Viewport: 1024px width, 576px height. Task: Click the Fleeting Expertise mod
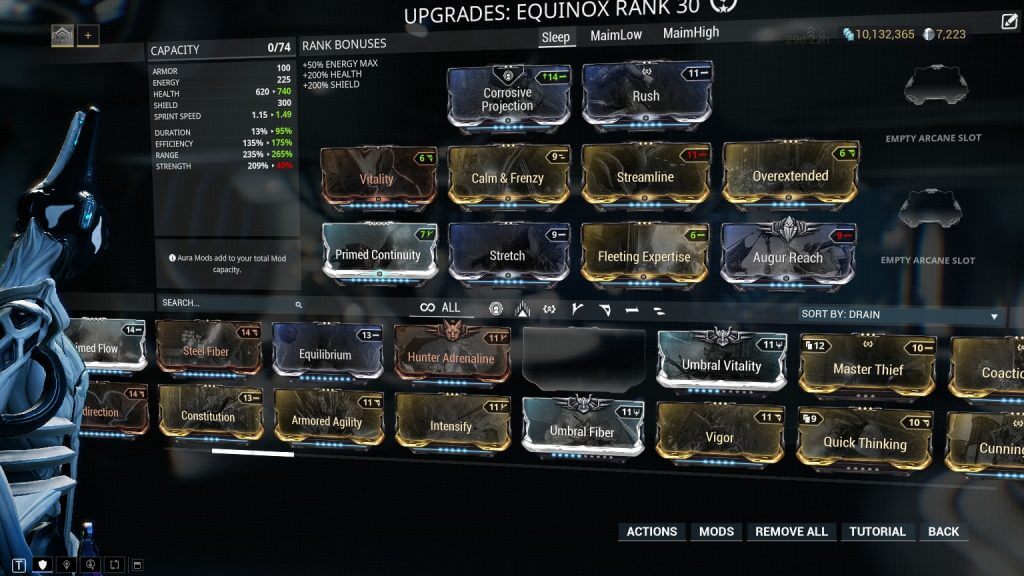[x=644, y=256]
